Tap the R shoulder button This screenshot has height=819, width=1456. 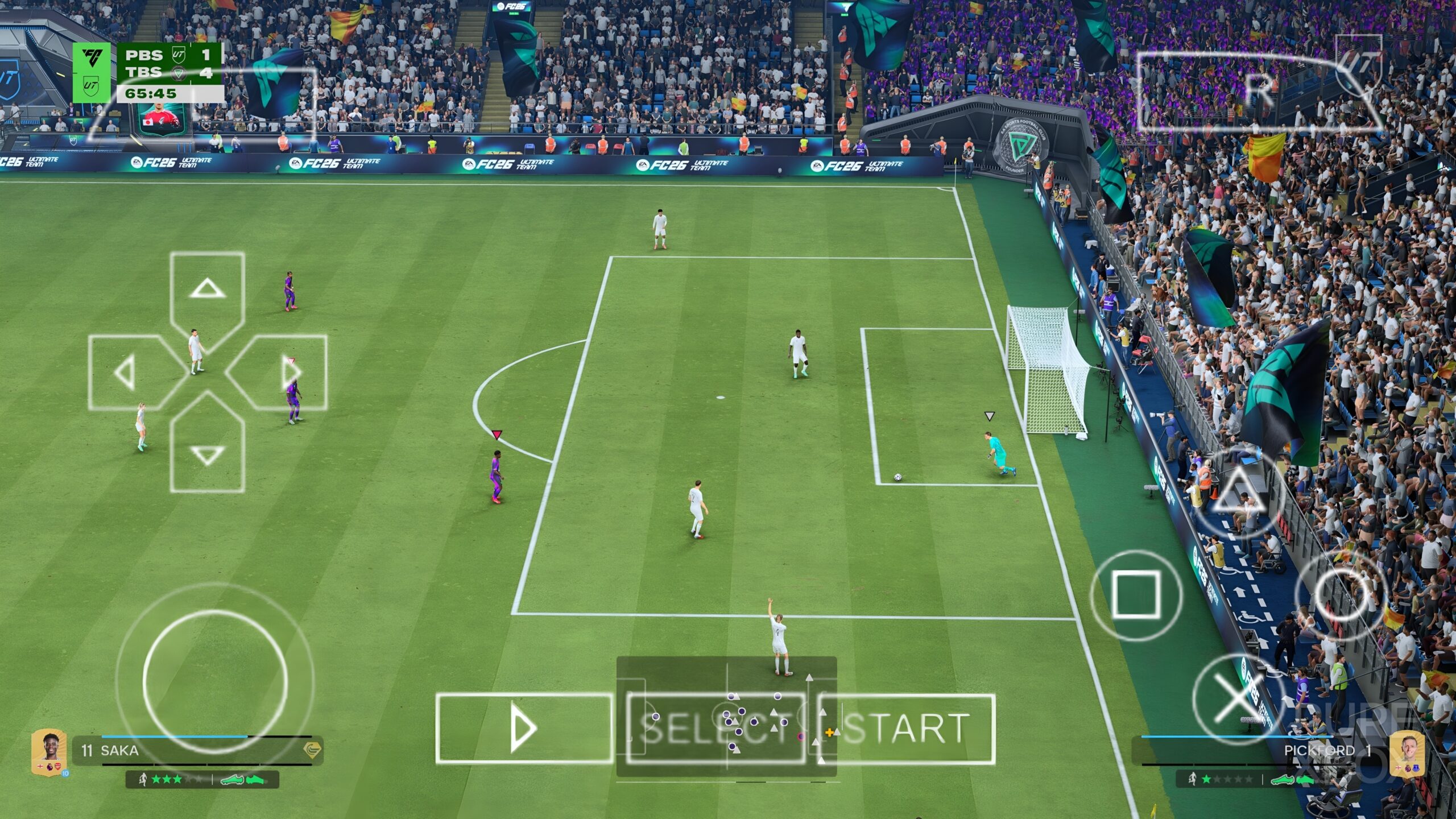pyautogui.click(x=1259, y=91)
